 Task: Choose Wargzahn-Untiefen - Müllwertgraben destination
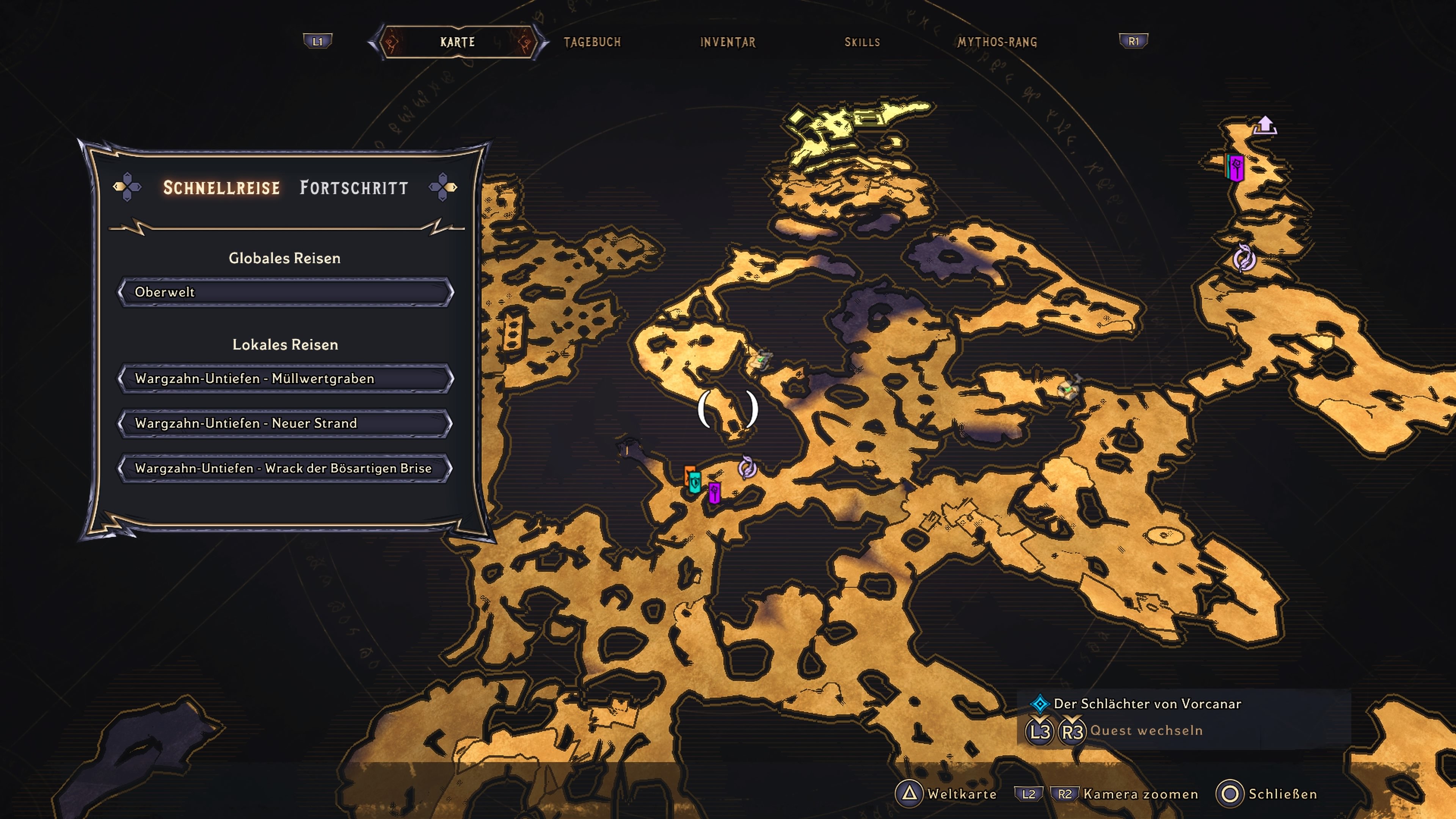click(285, 379)
